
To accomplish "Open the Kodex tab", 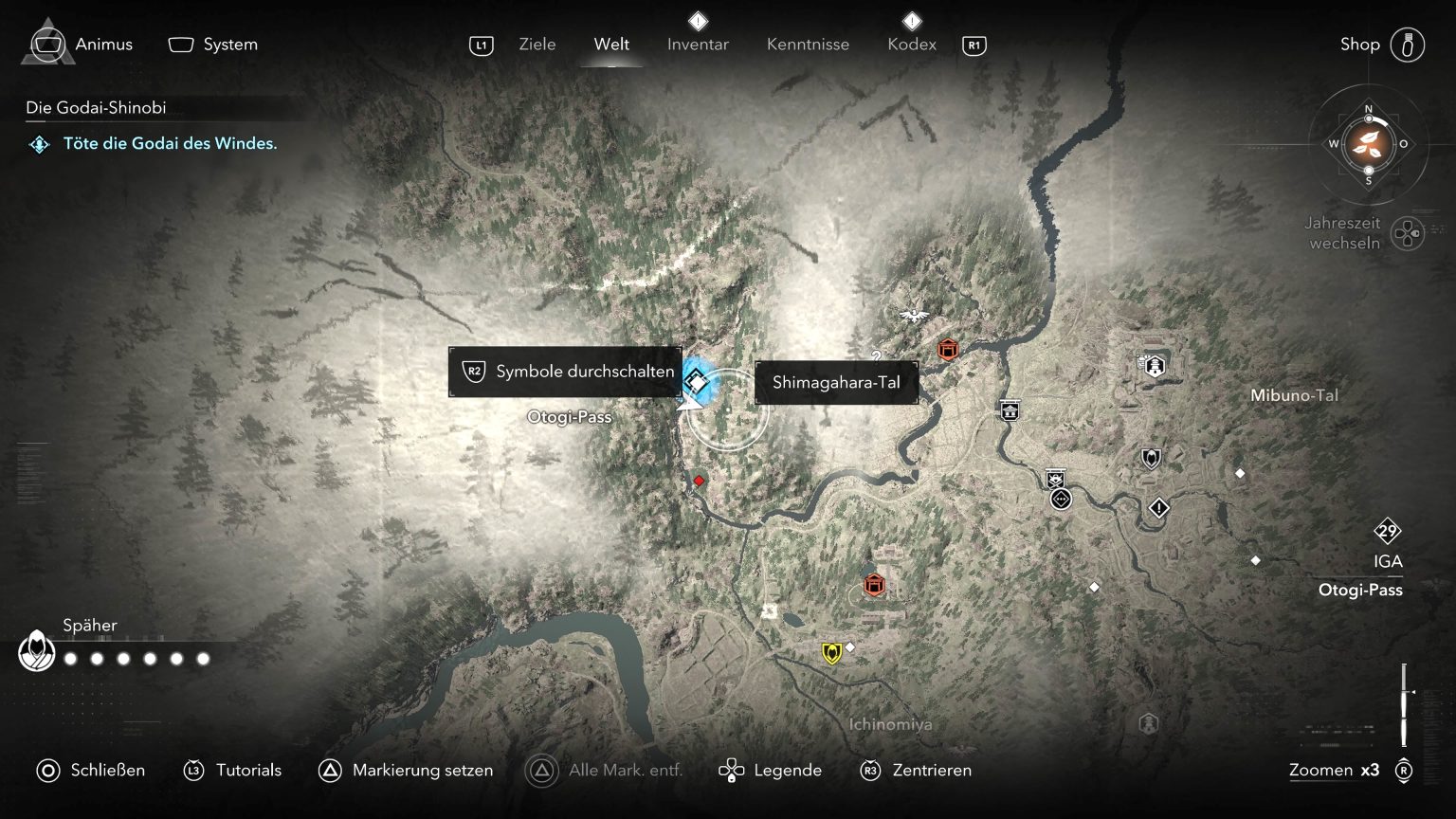I will tap(911, 45).
